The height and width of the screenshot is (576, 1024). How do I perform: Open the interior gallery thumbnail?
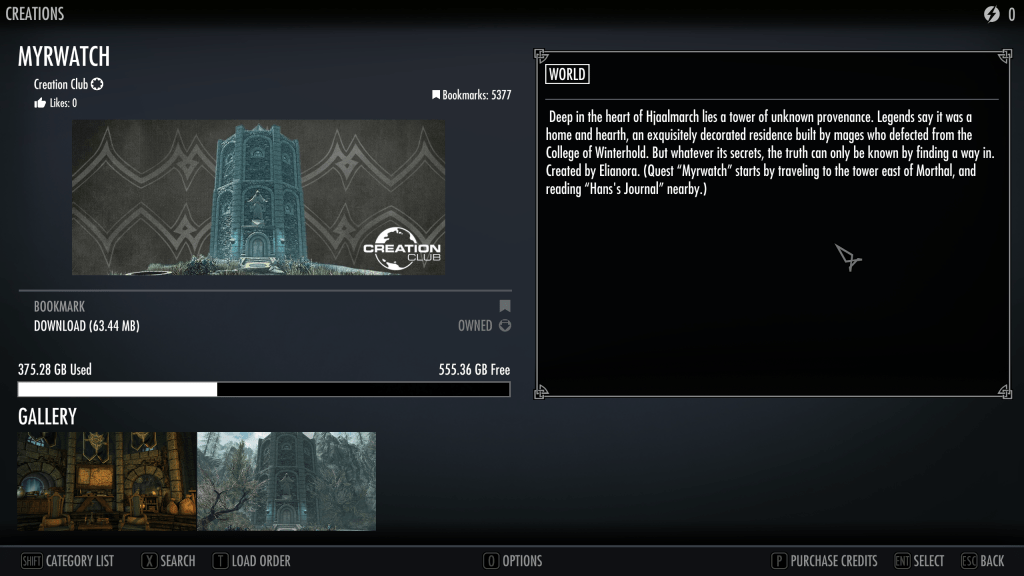pyautogui.click(x=107, y=481)
